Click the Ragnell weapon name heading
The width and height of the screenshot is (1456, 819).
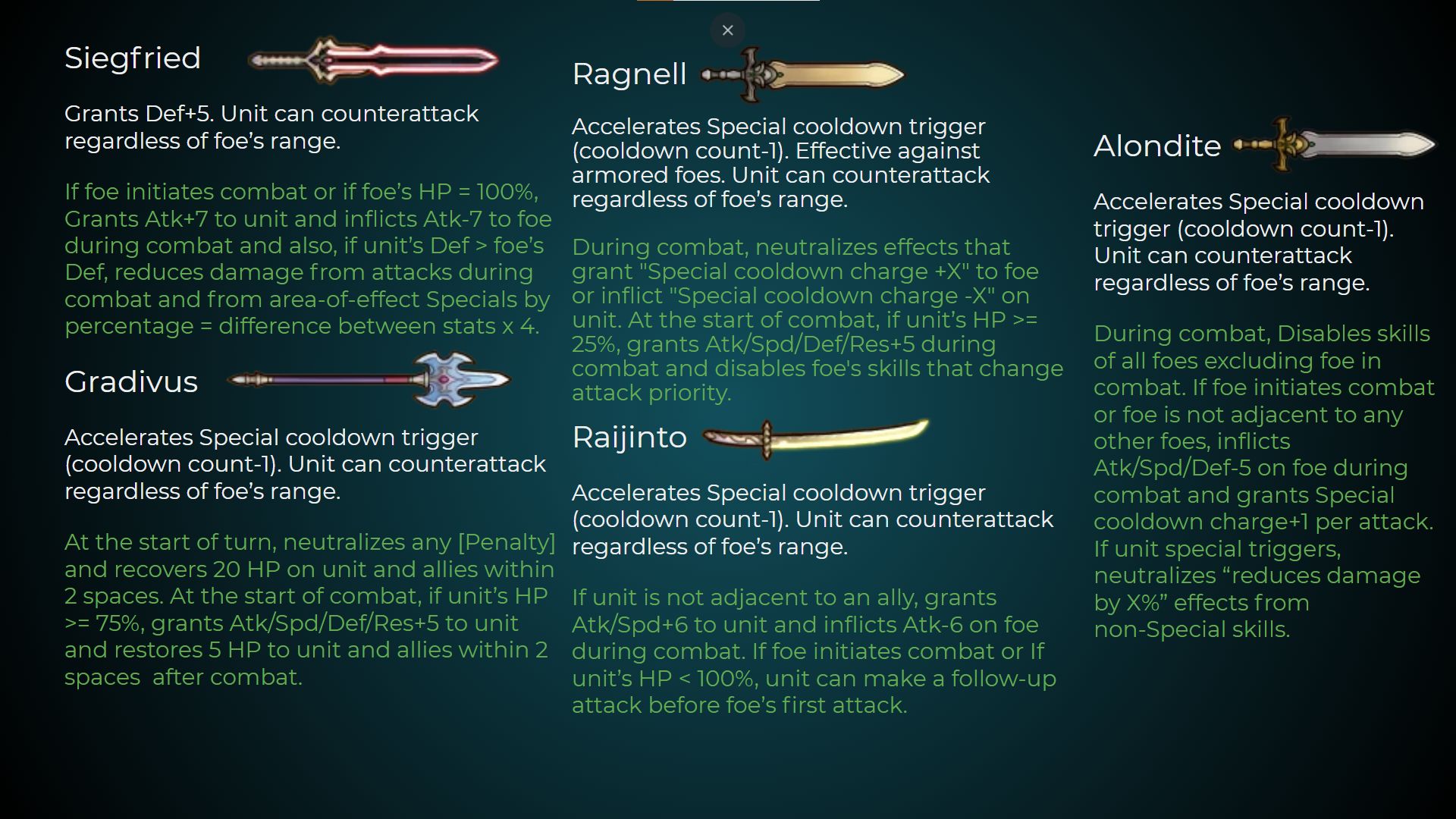coord(629,74)
